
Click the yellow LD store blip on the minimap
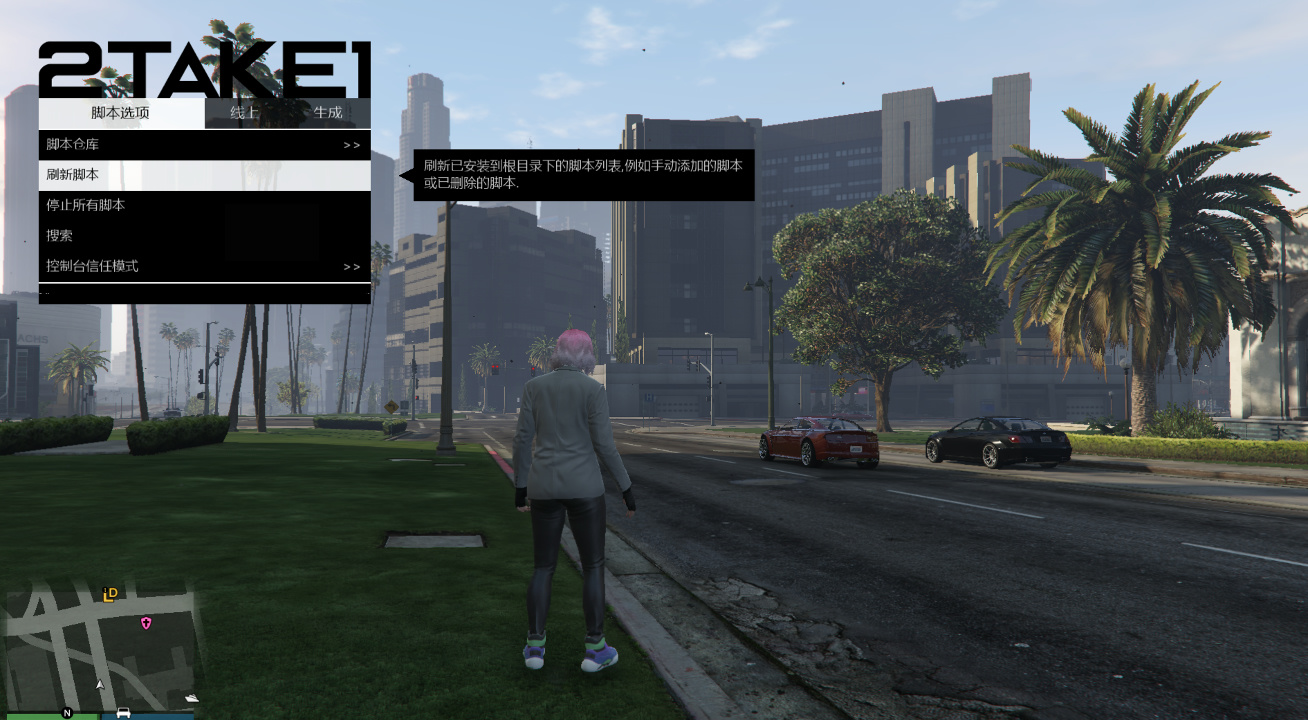[x=110, y=596]
